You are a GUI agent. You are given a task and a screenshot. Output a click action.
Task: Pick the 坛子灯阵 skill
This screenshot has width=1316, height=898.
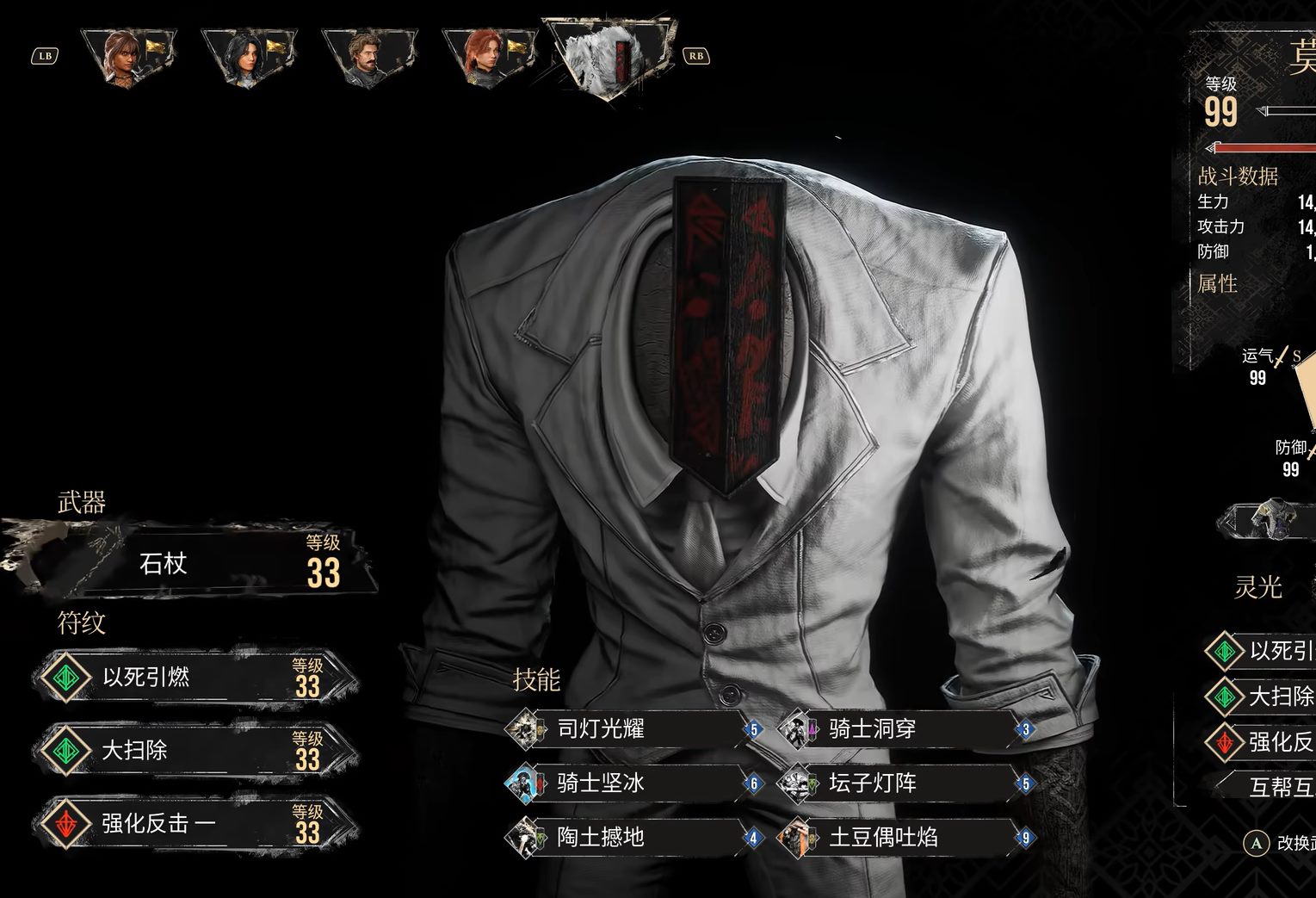pos(904,783)
